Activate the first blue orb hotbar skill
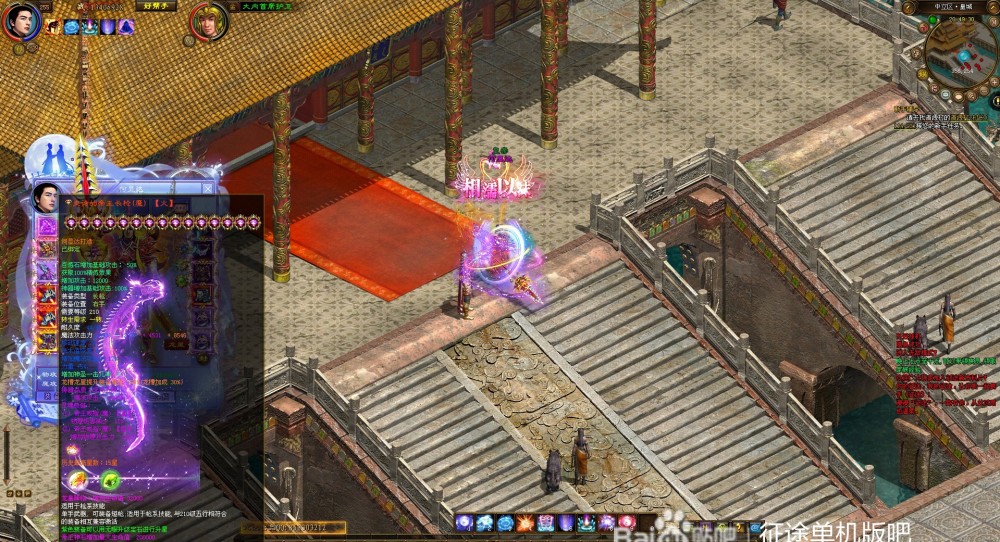Image resolution: width=1000 pixels, height=542 pixels. [465, 523]
